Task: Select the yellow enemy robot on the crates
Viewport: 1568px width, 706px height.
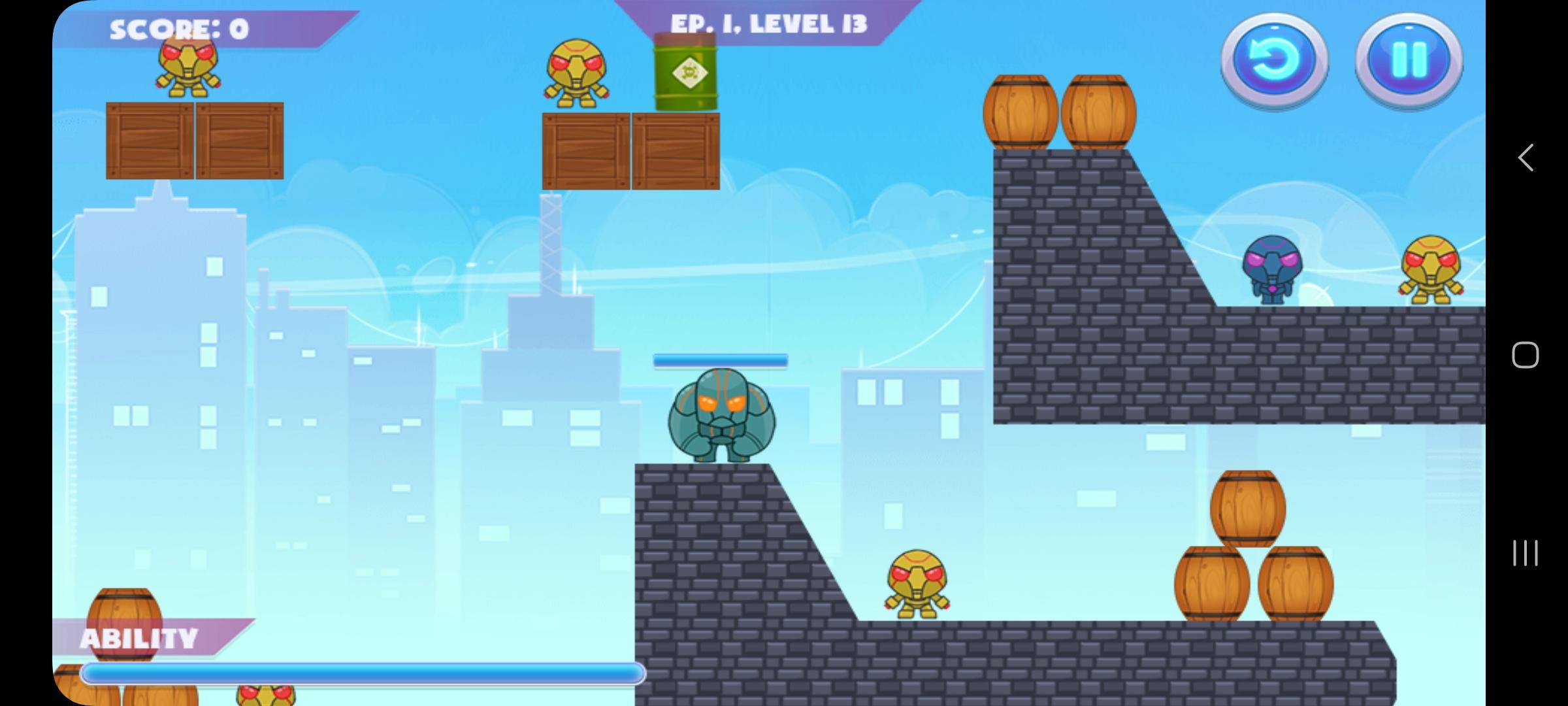Action: (x=575, y=75)
